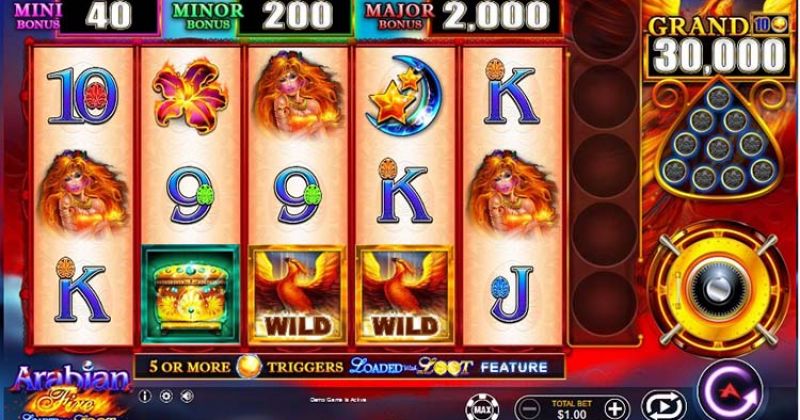Open the game info page
800x420 pixels.
(x=144, y=396)
